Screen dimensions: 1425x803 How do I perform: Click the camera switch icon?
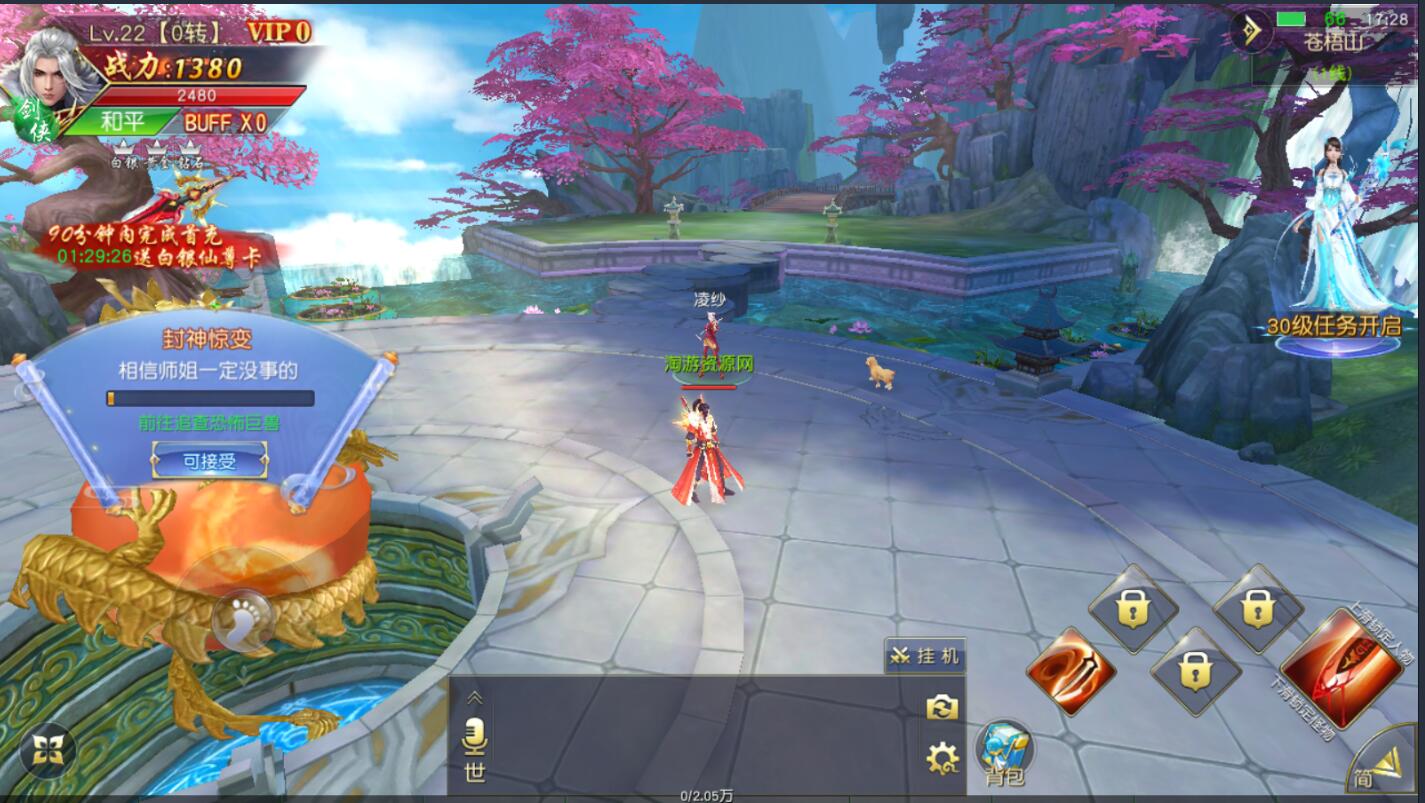click(x=942, y=708)
